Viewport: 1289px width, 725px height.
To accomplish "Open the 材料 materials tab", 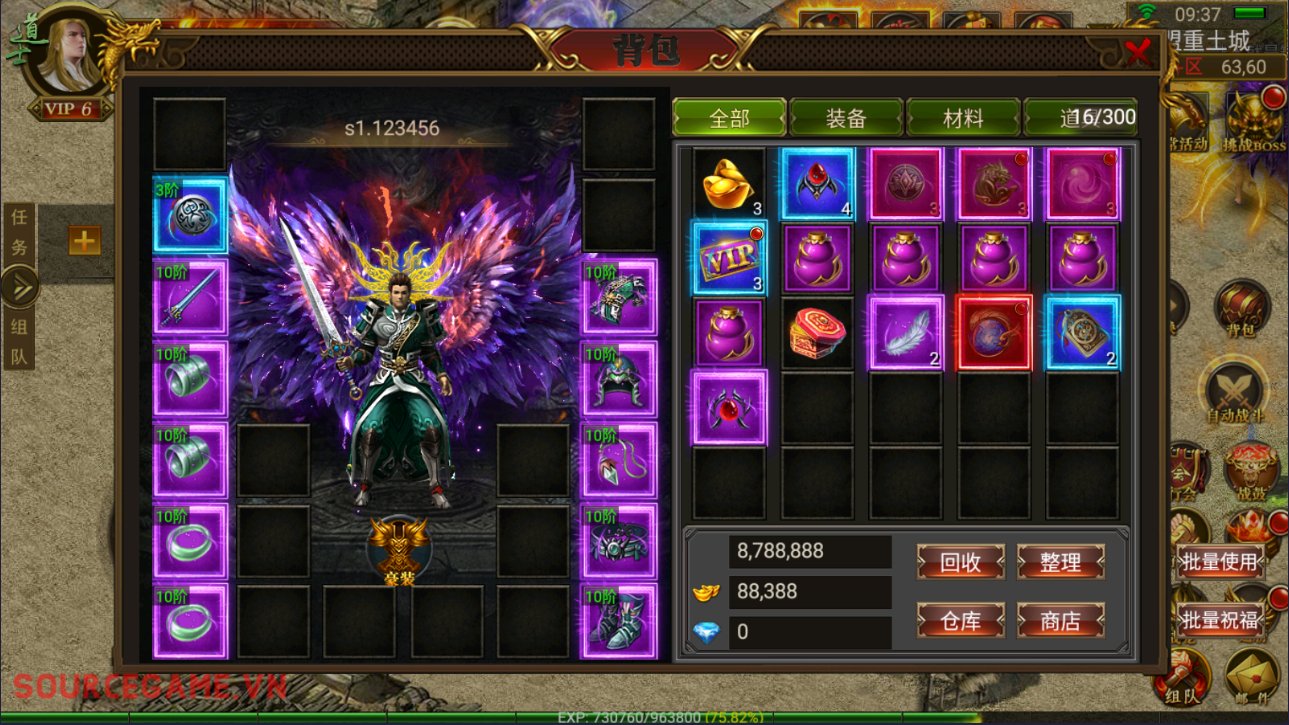I will pyautogui.click(x=963, y=118).
